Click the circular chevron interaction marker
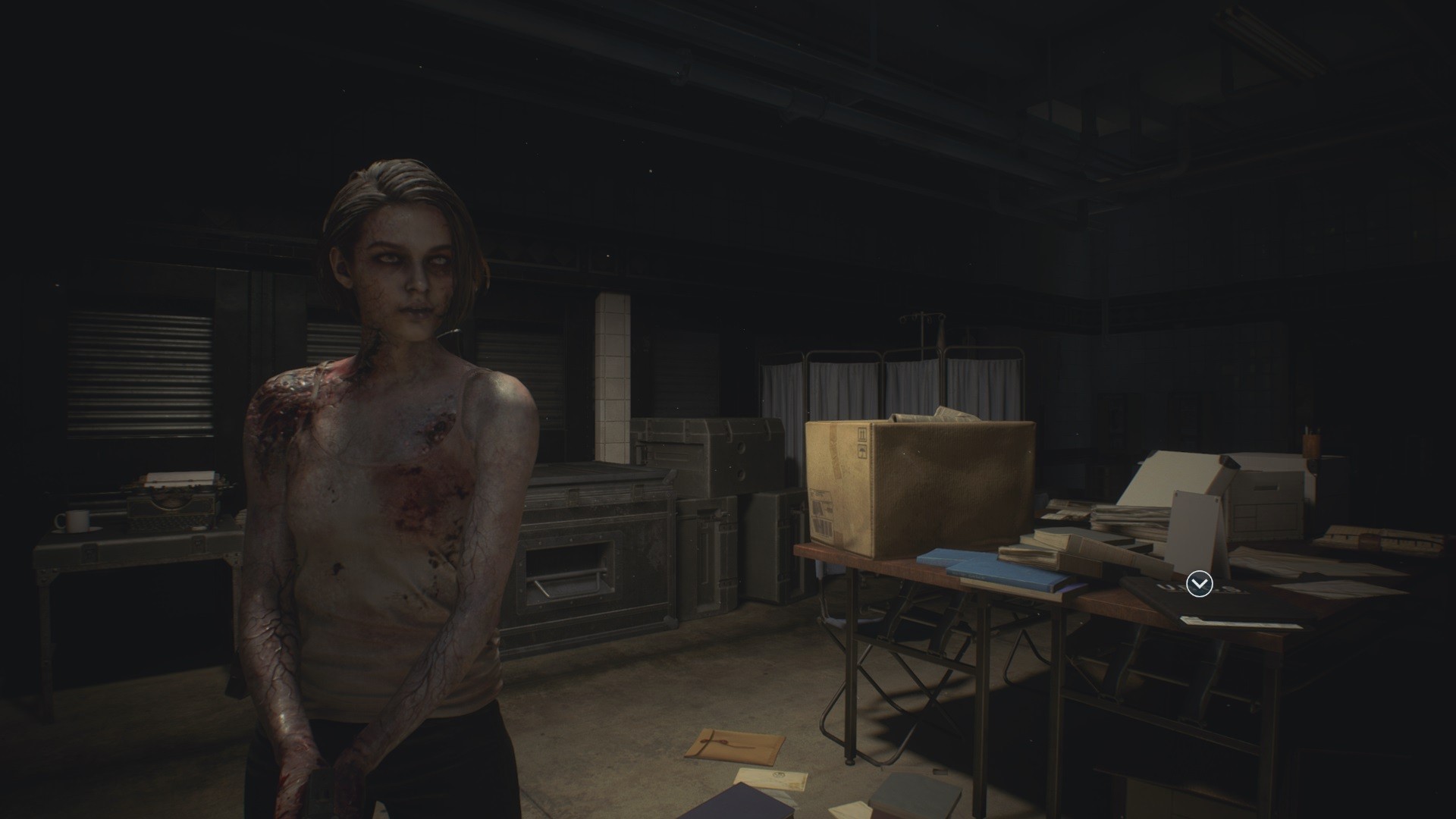Viewport: 1456px width, 819px height. point(1199,584)
